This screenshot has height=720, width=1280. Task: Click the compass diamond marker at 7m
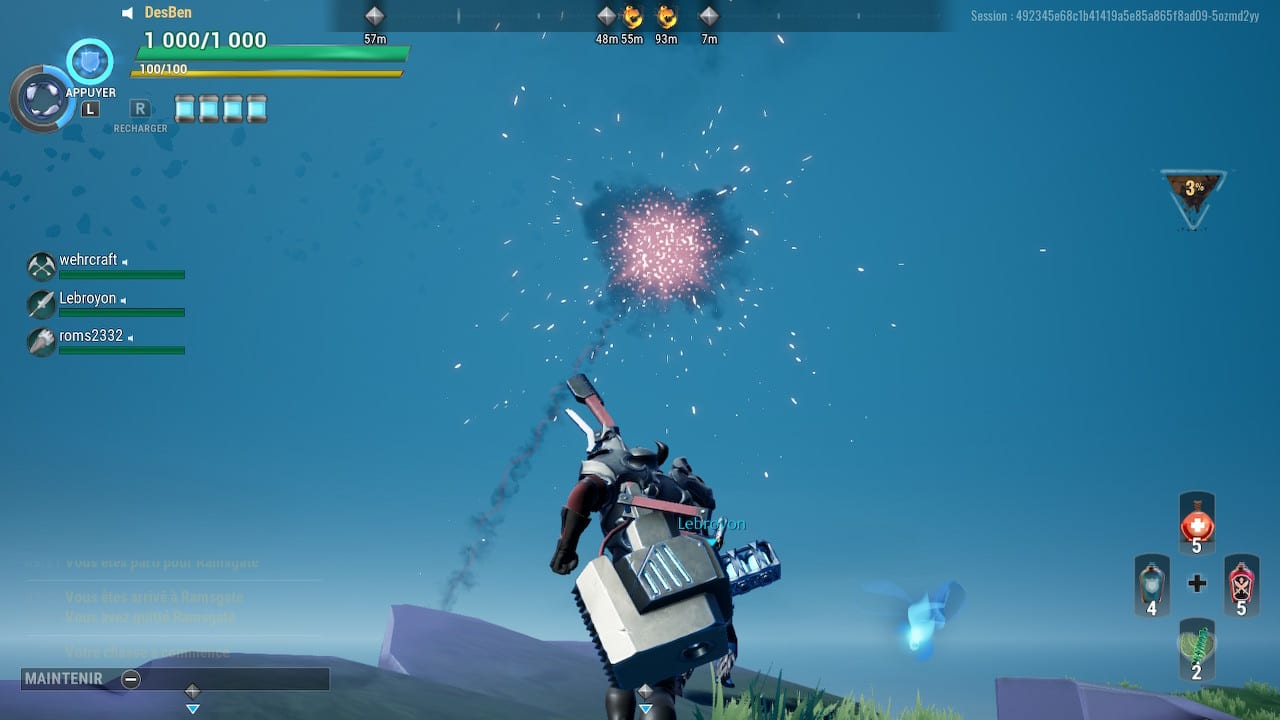coord(709,16)
